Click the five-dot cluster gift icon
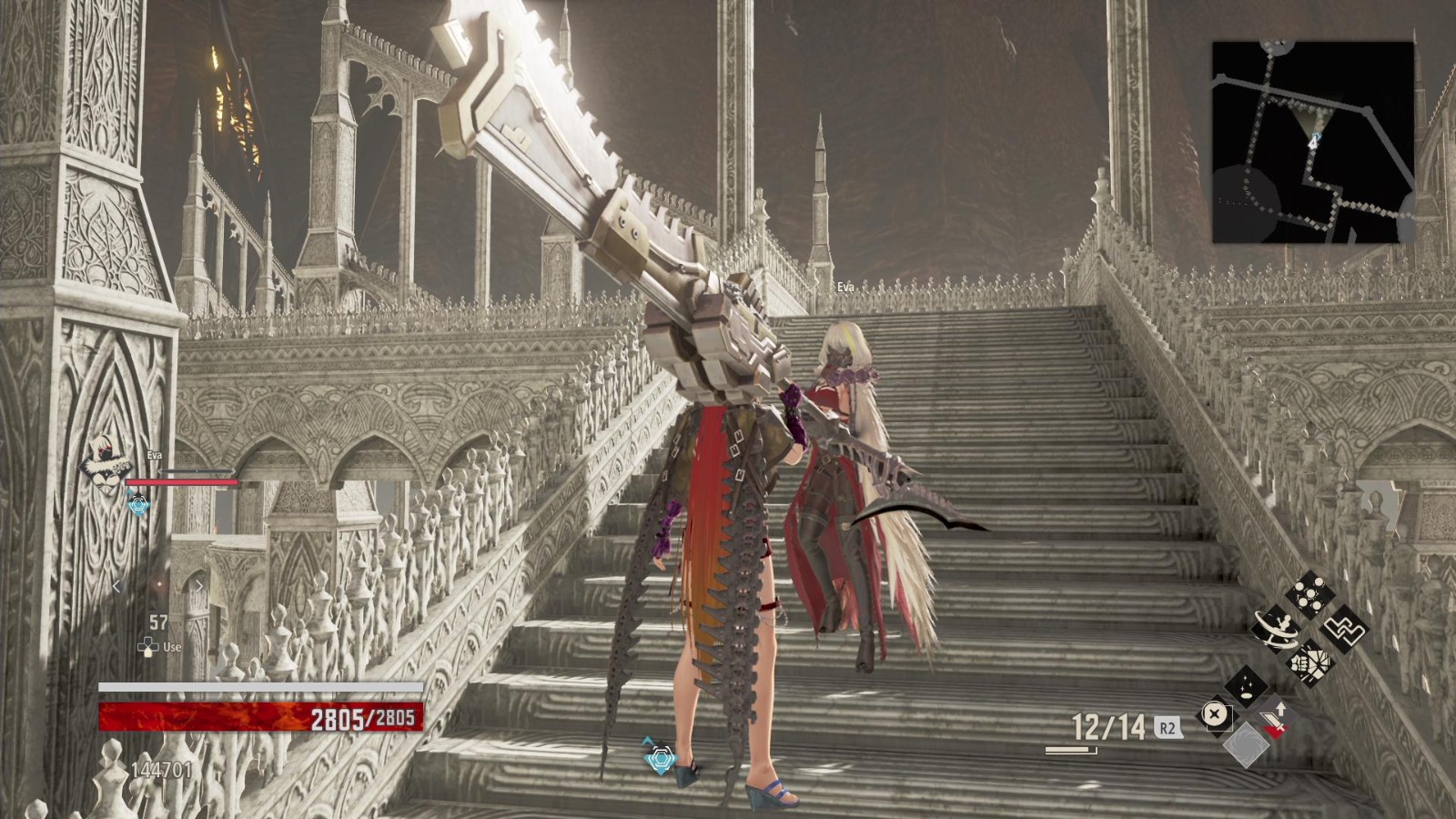 1309,591
